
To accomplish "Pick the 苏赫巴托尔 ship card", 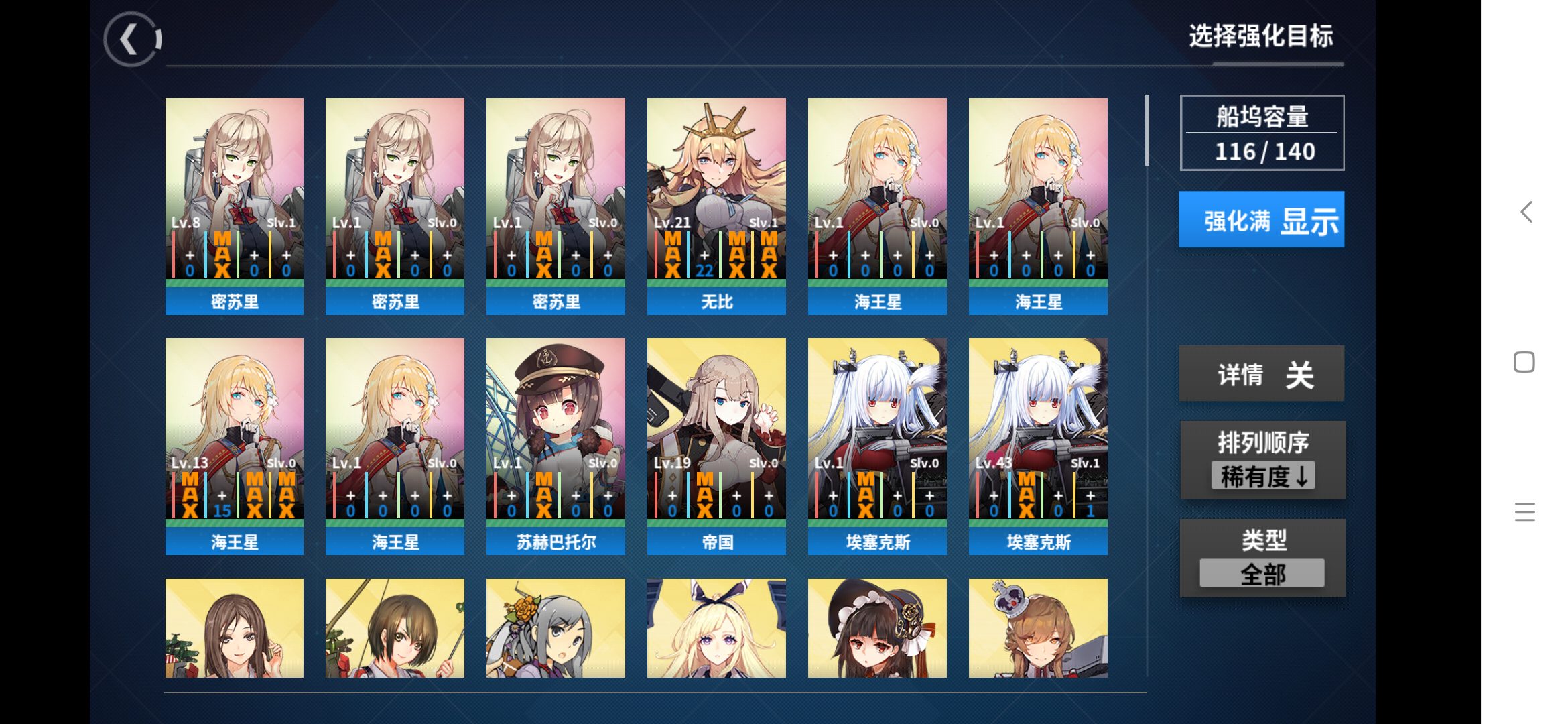I will [x=556, y=446].
